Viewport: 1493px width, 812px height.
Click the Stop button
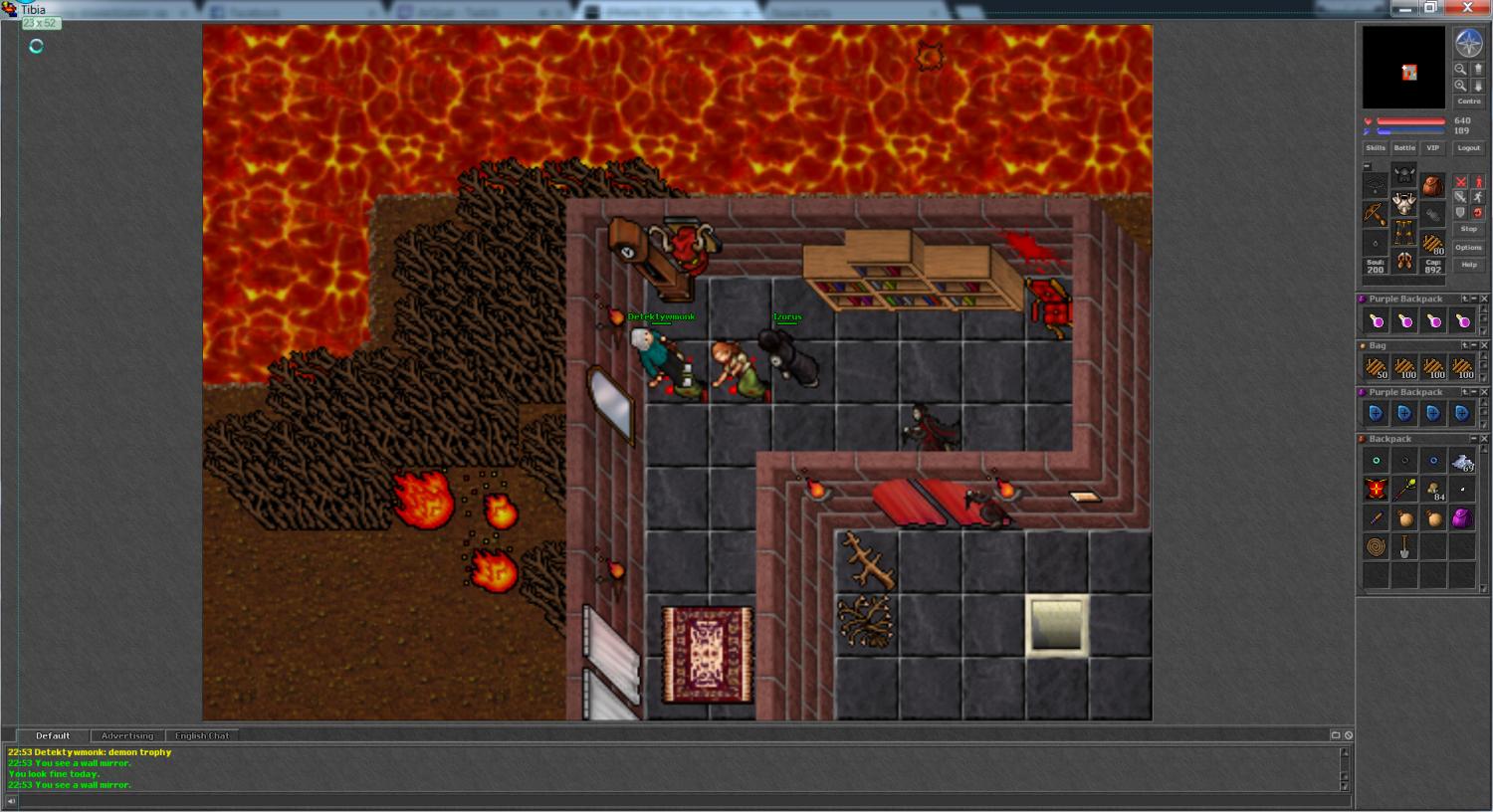coord(1469,229)
